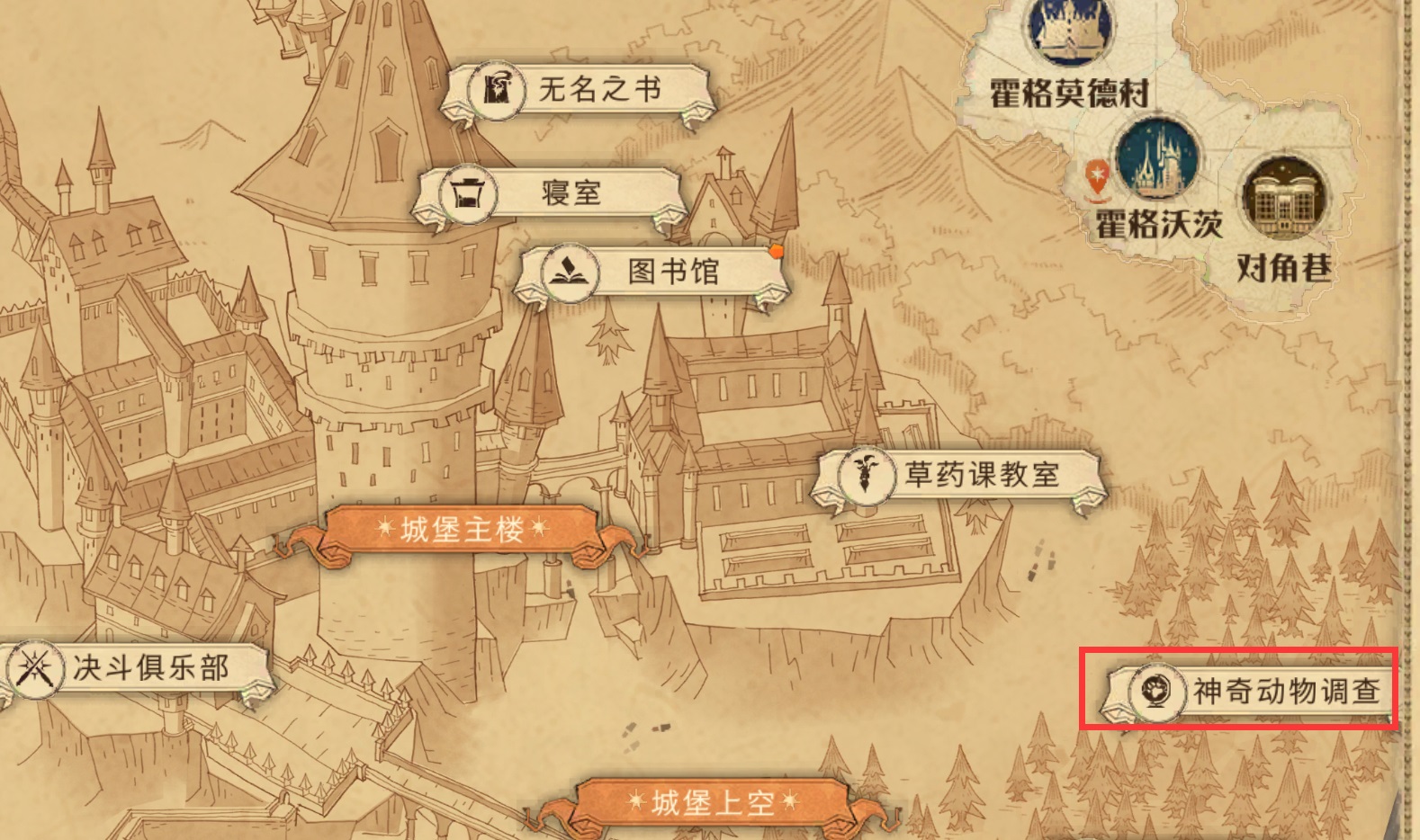Click the red alert badge beside Hogwarts
Viewport: 1420px width, 840px height.
tap(1096, 173)
